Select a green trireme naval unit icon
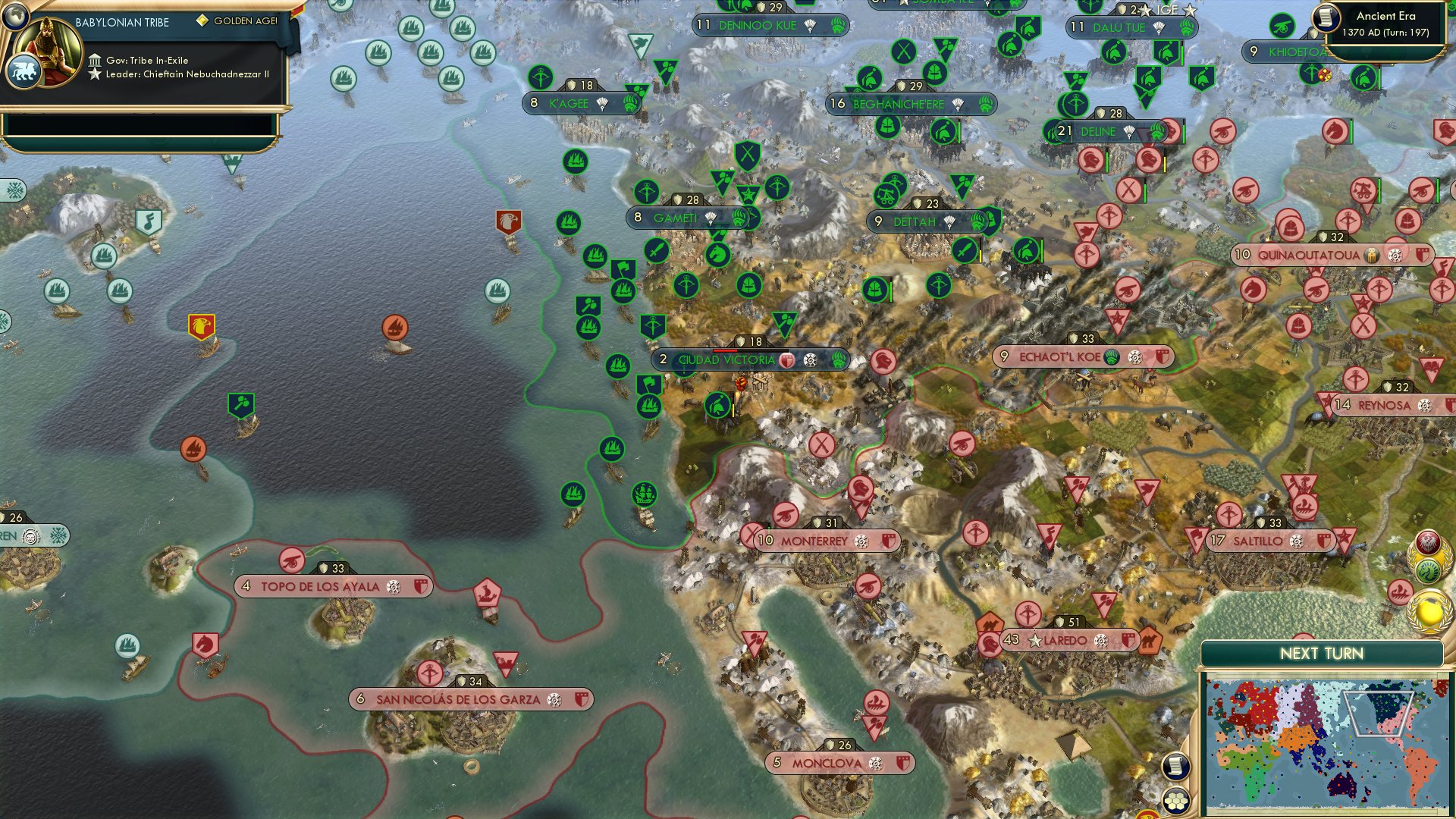This screenshot has height=819, width=1456. tap(574, 162)
